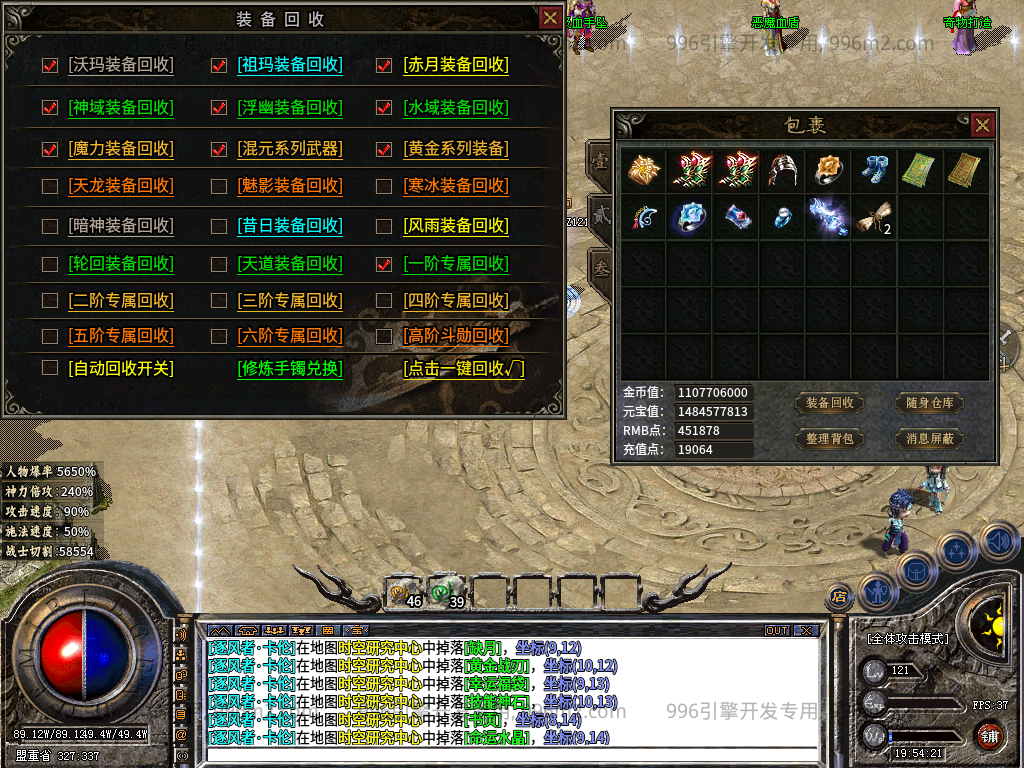Close the 装备回收 recycle window
The image size is (1024, 768).
tap(550, 17)
